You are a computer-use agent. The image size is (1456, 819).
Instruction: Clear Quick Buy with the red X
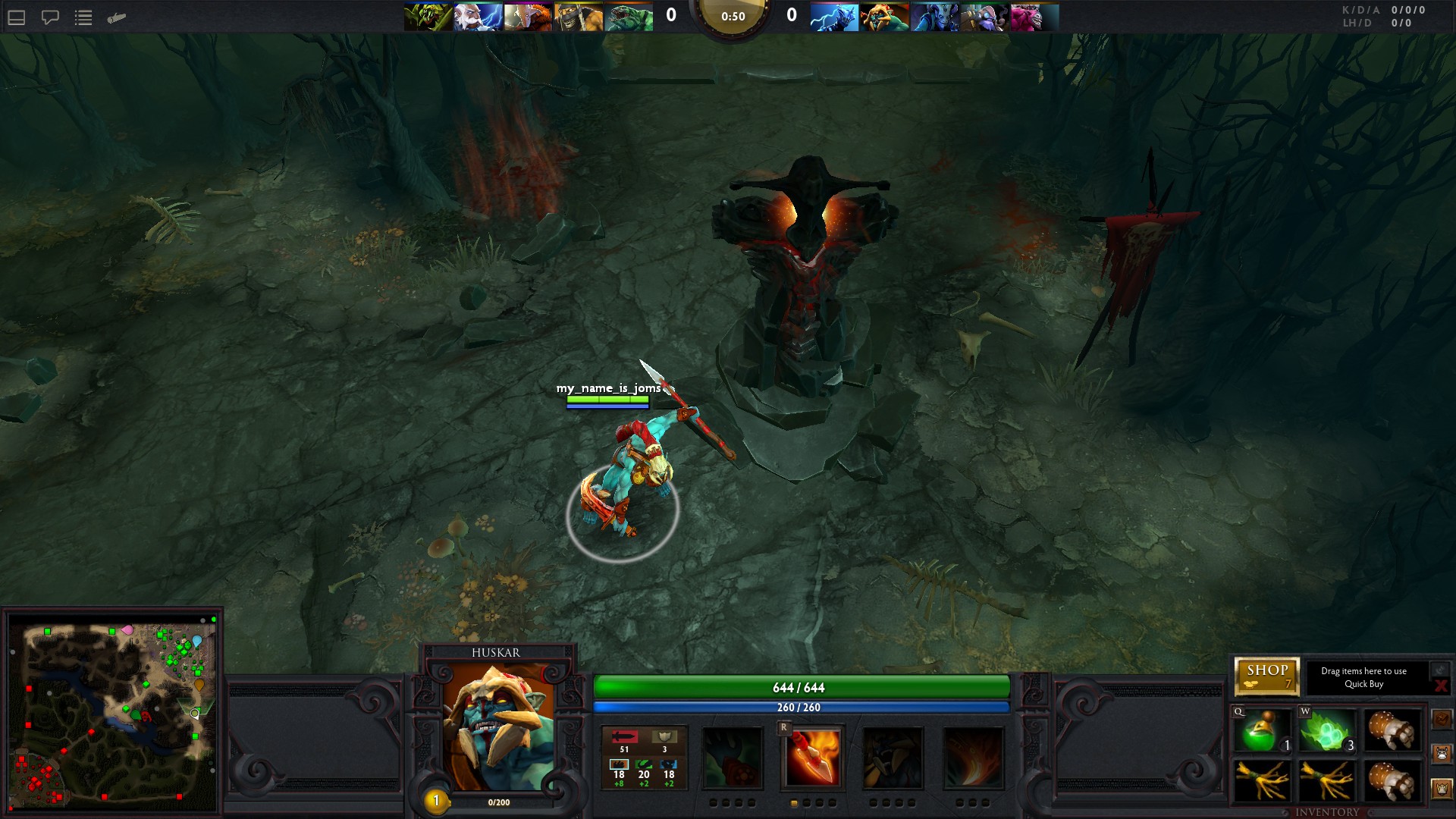pyautogui.click(x=1441, y=686)
